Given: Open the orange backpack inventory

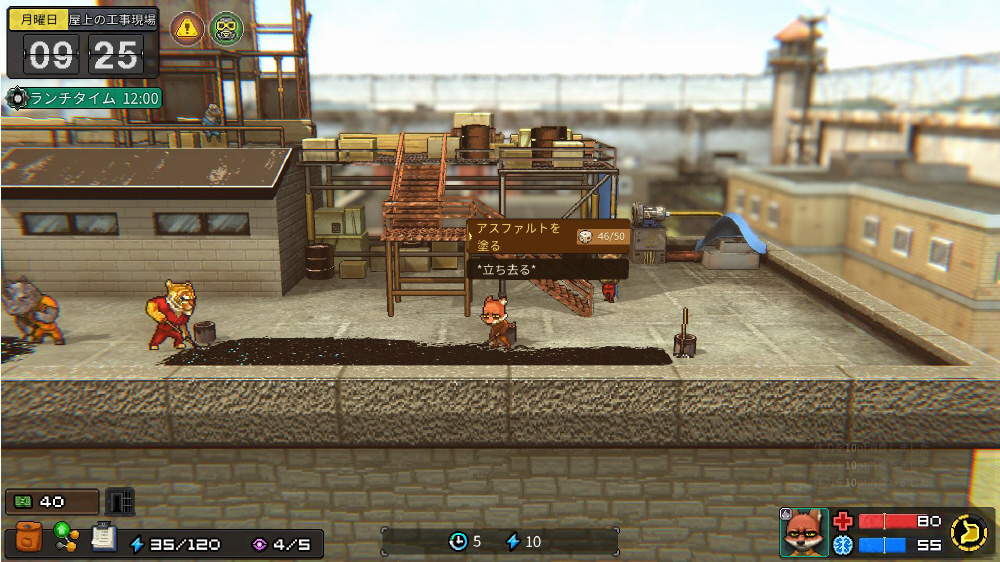Looking at the screenshot, I should pos(30,538).
